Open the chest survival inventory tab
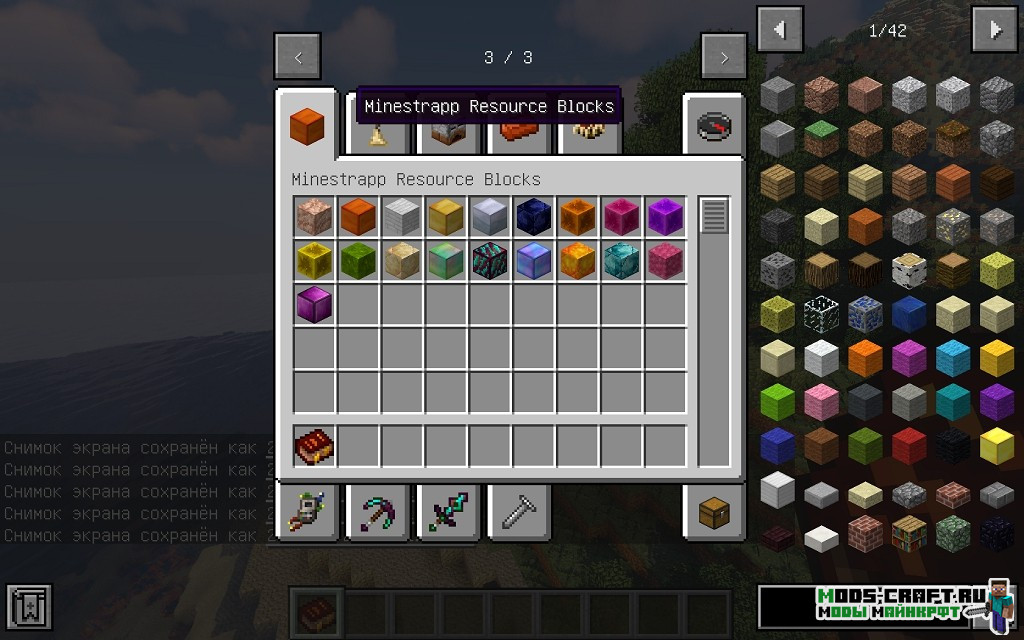This screenshot has height=640, width=1024. tap(714, 514)
